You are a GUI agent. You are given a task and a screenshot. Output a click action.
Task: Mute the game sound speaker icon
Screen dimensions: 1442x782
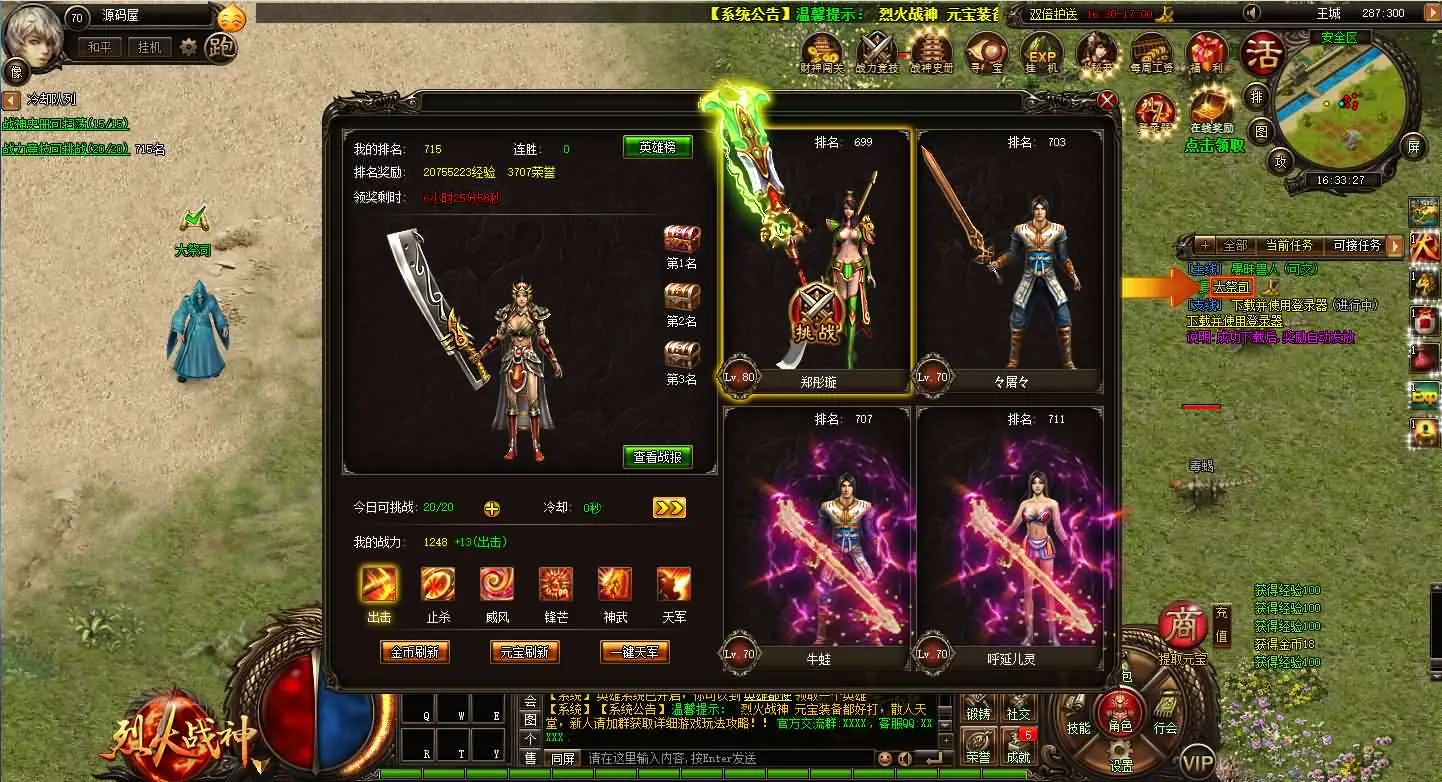[1252, 13]
